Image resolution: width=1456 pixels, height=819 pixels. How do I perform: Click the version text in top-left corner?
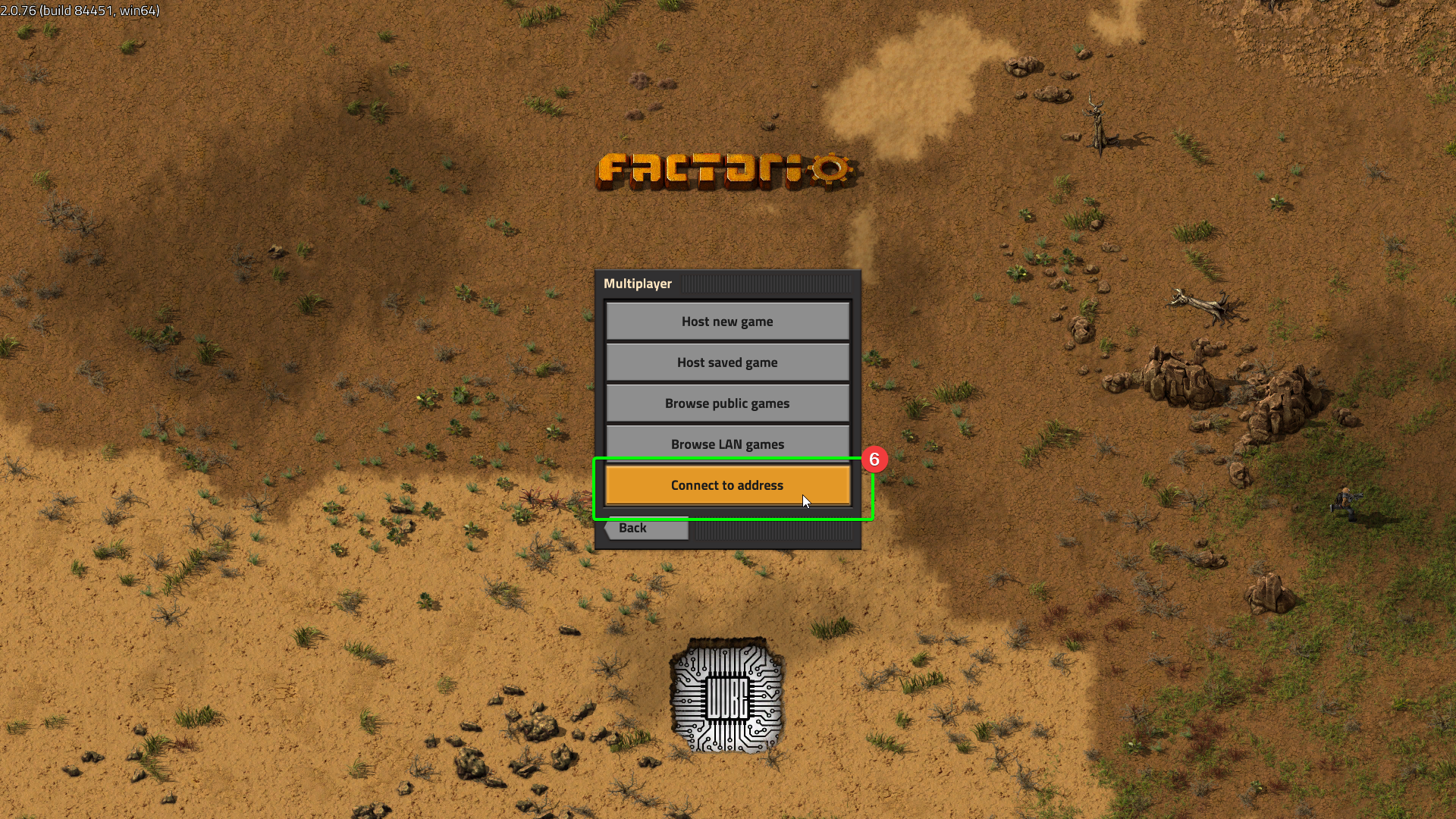(80, 11)
